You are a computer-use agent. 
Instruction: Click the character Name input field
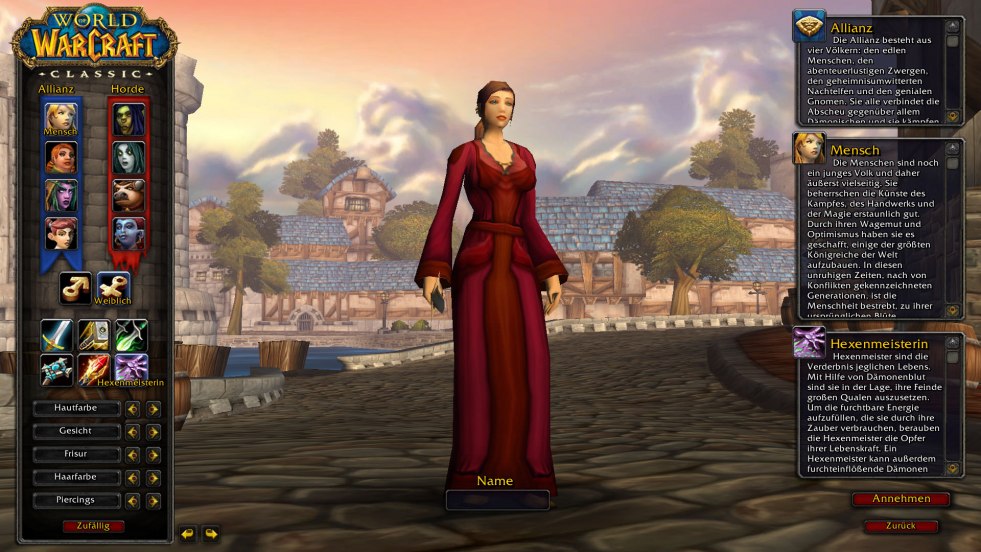coord(496,500)
